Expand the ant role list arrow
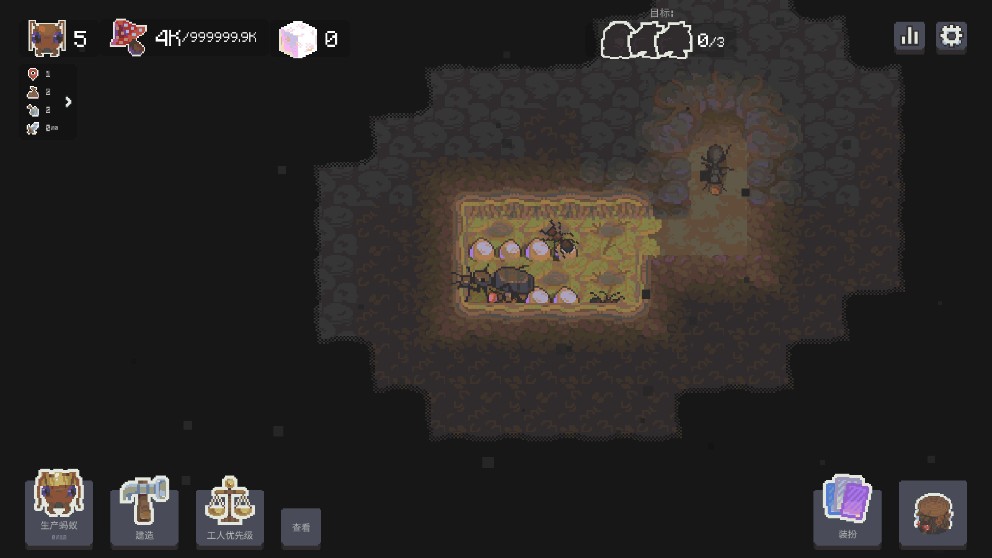Viewport: 992px width, 558px height. pyautogui.click(x=68, y=101)
